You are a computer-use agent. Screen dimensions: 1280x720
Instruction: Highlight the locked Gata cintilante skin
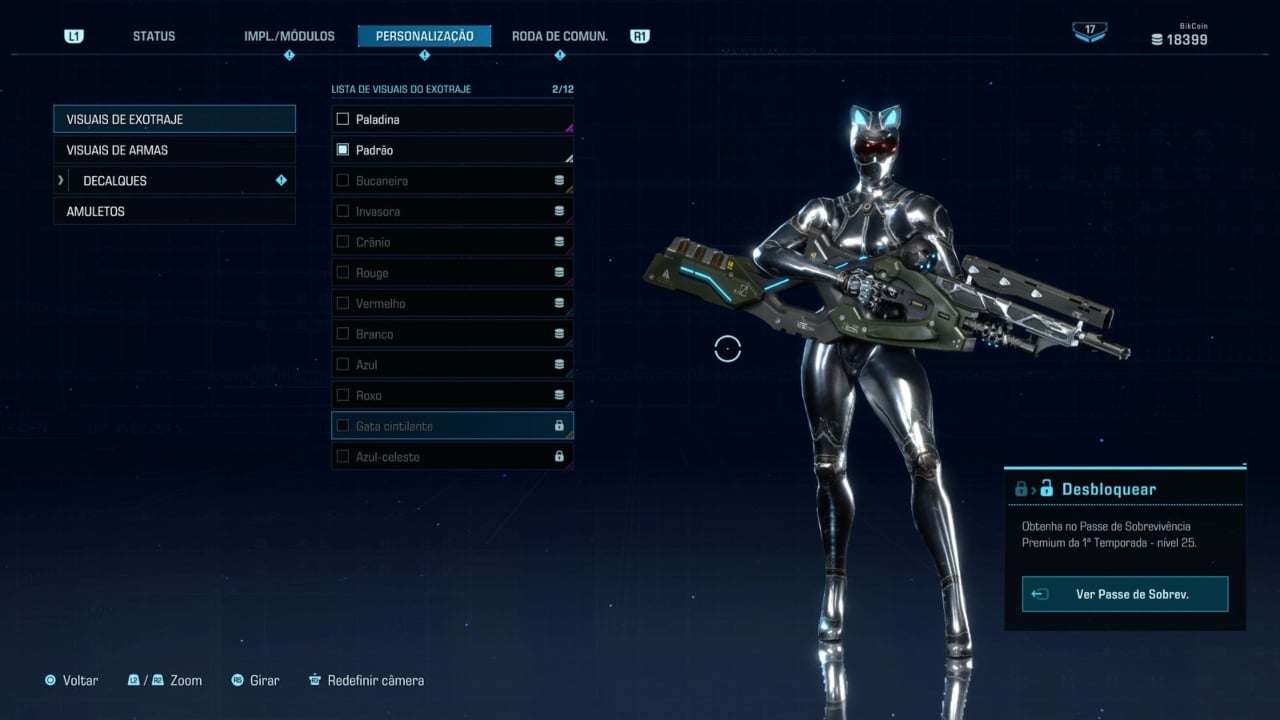click(x=452, y=426)
